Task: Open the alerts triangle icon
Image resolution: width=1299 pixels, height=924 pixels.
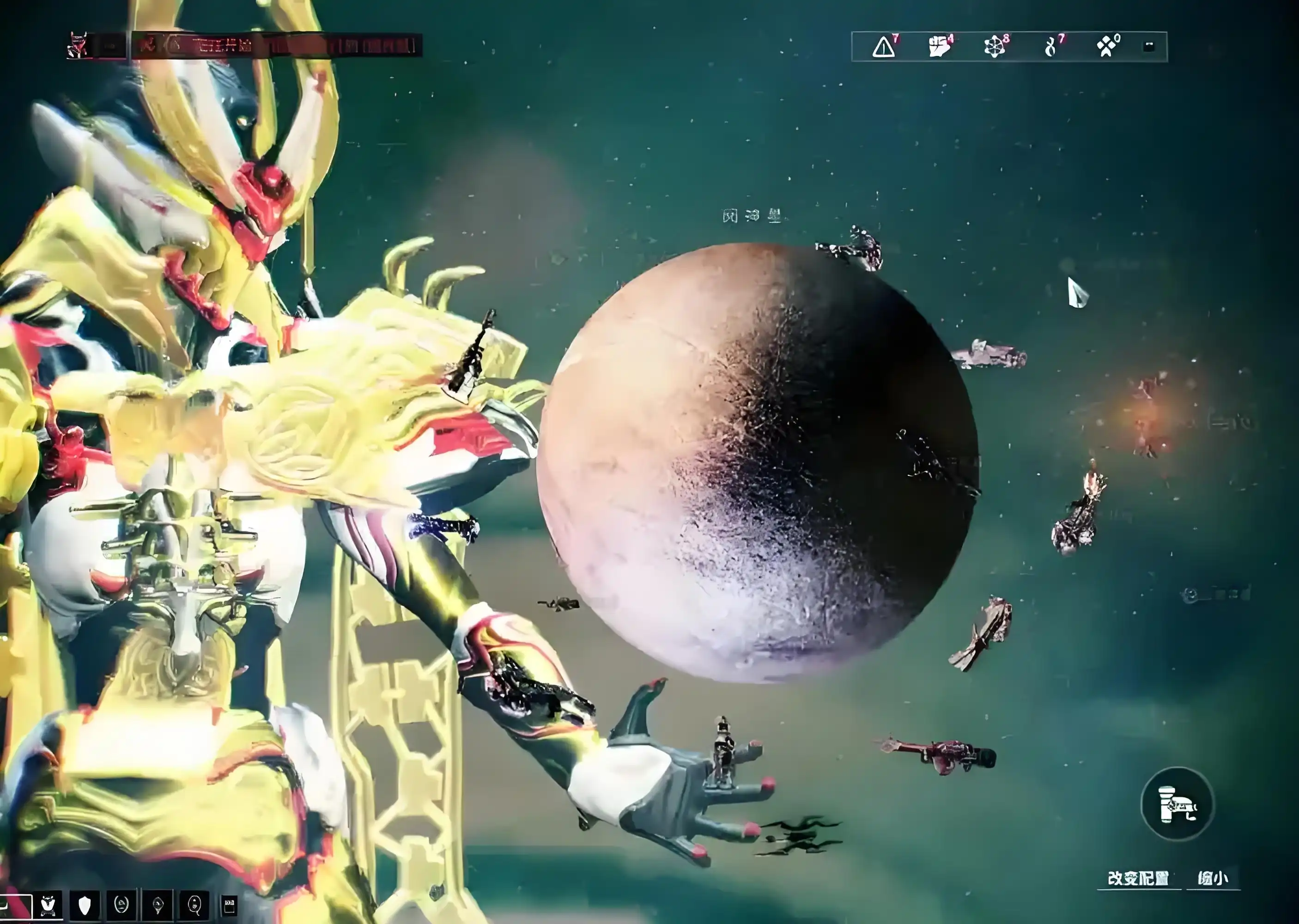Action: coord(883,47)
